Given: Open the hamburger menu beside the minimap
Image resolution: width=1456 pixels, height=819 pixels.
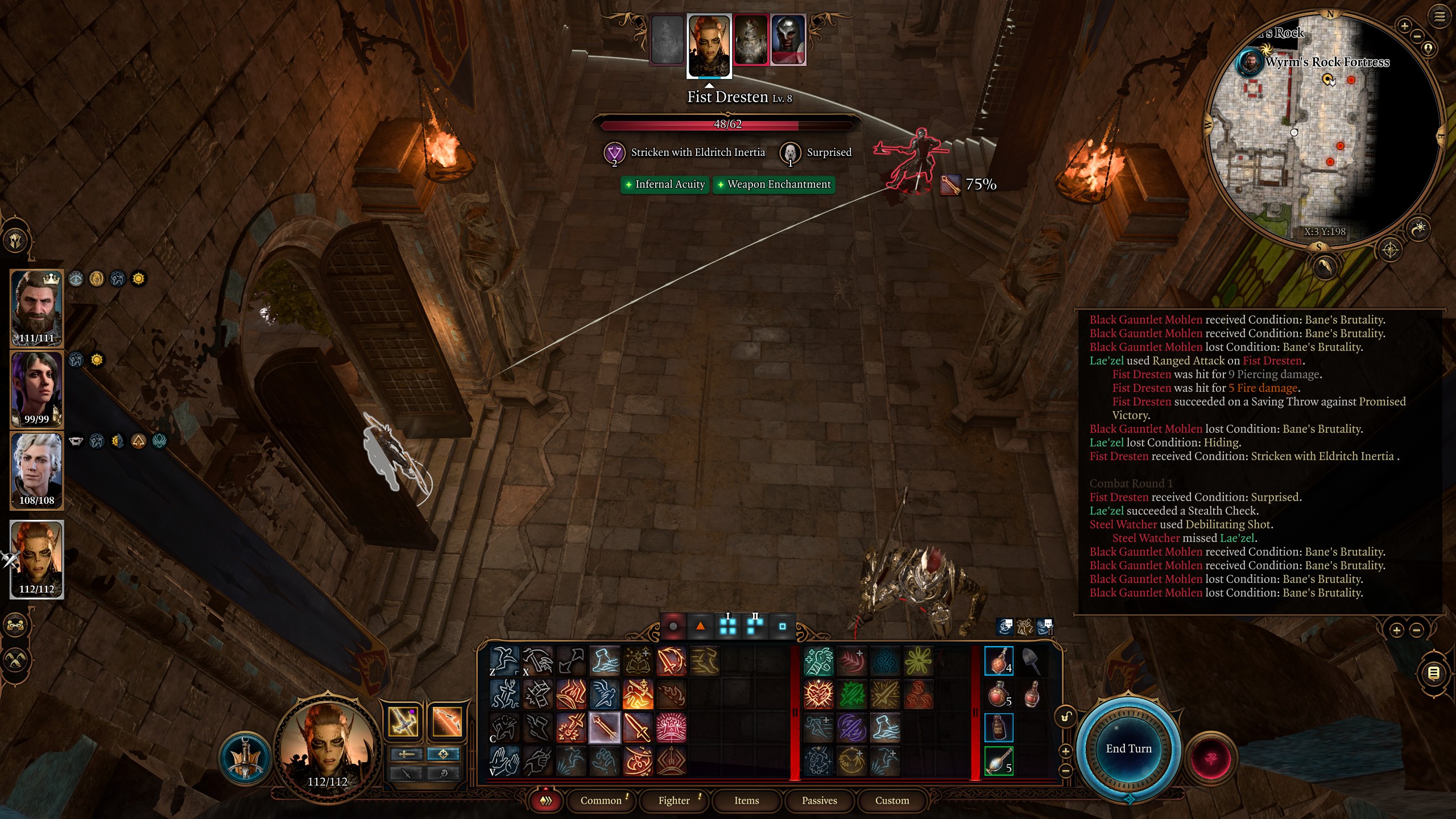Looking at the screenshot, I should click(x=1440, y=16).
